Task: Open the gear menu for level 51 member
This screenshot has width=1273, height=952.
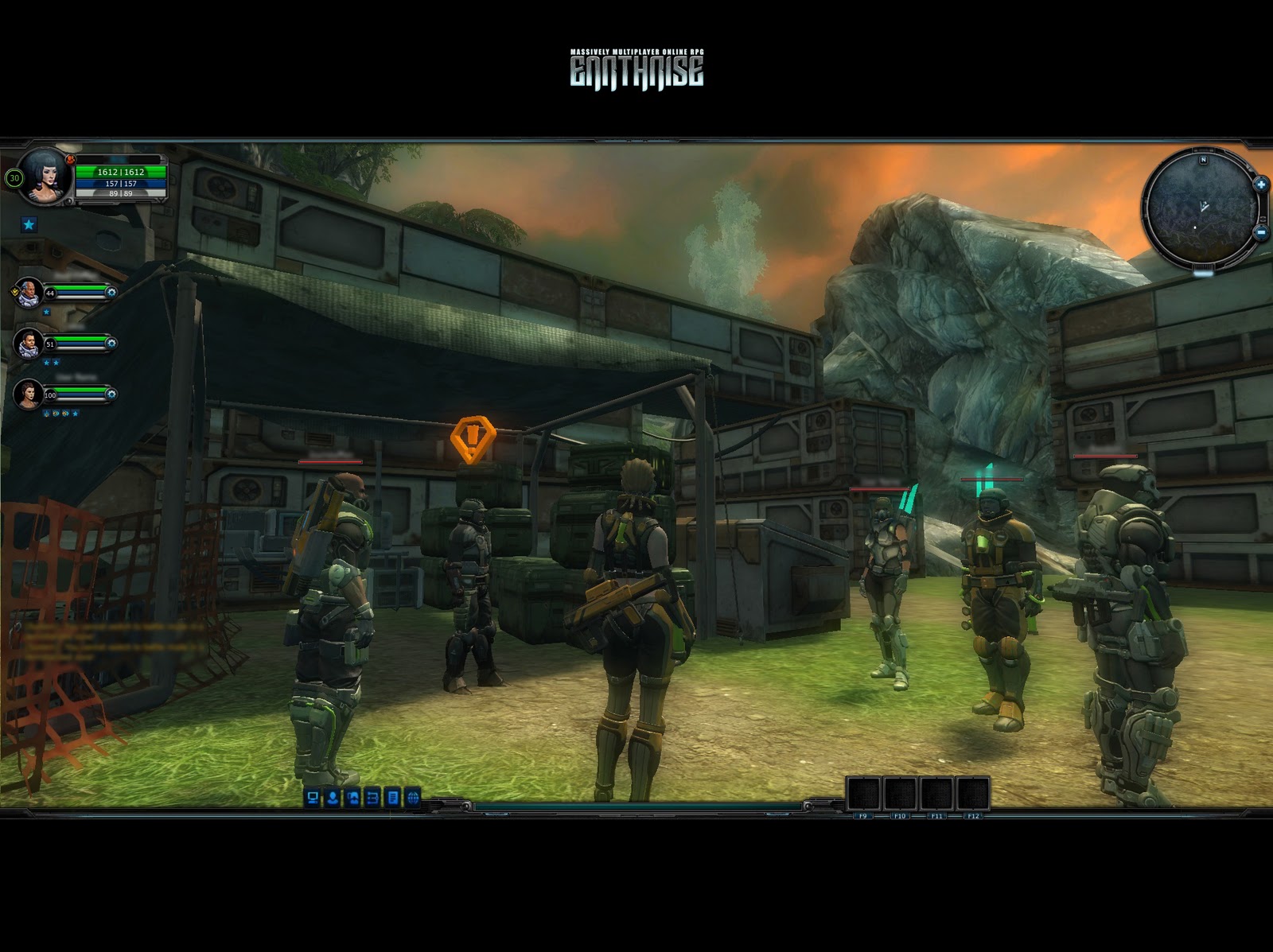Action: click(111, 344)
